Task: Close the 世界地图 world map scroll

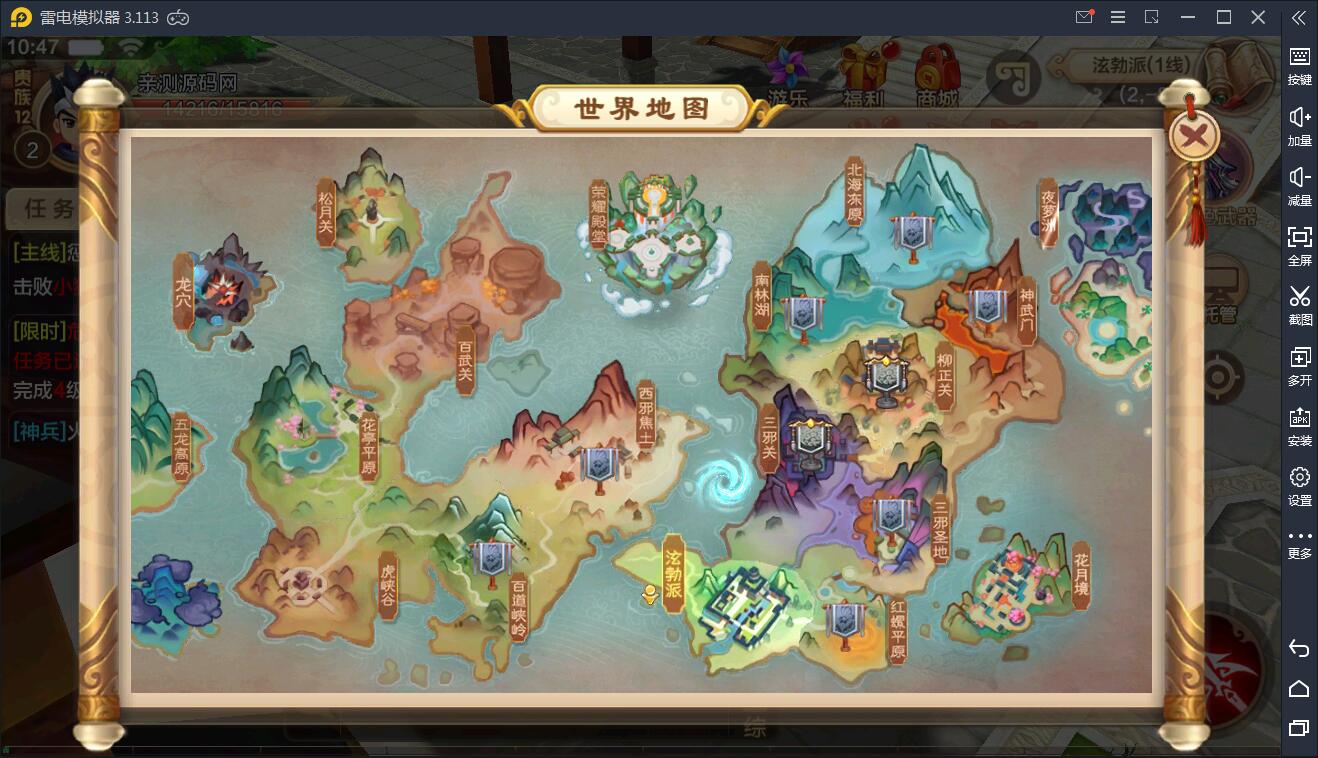Action: coord(1192,137)
